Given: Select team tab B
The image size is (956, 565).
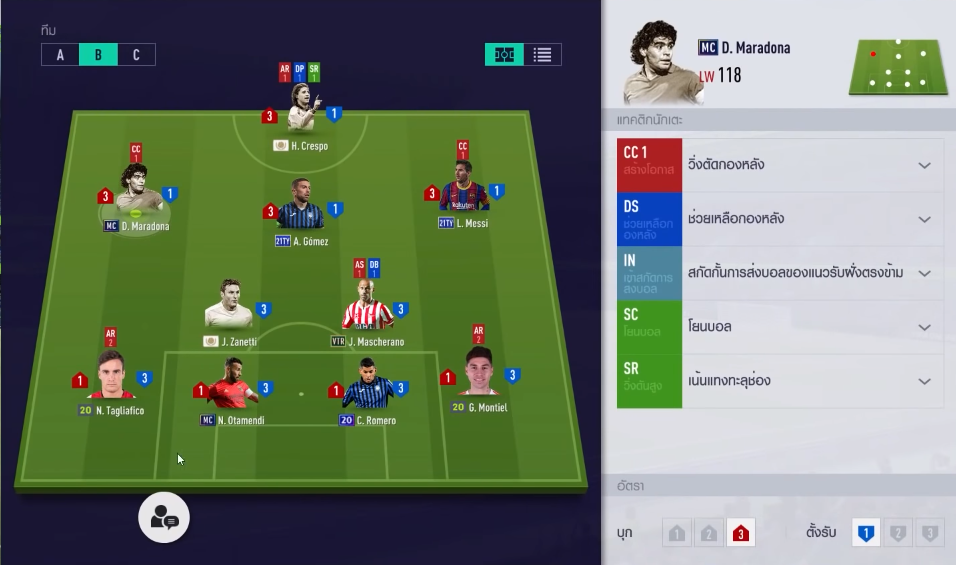Looking at the screenshot, I should click(98, 55).
